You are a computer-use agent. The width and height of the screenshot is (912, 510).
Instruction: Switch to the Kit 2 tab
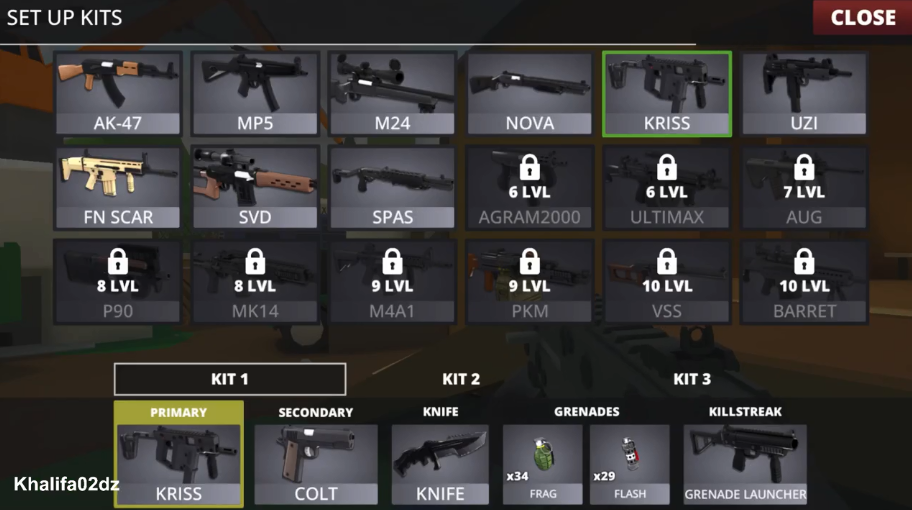coord(461,379)
